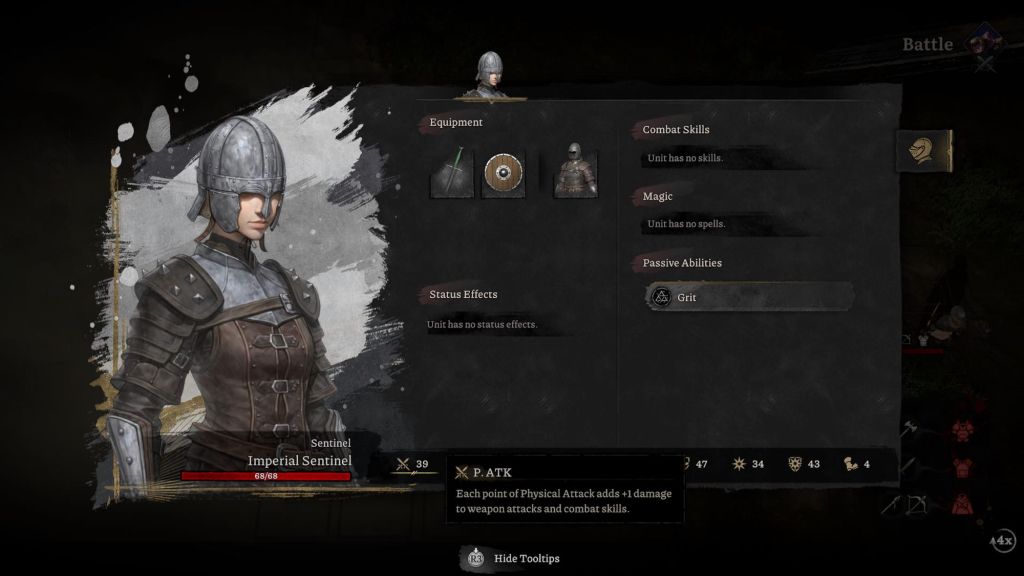Click the physical attack stat showing 39

point(413,464)
